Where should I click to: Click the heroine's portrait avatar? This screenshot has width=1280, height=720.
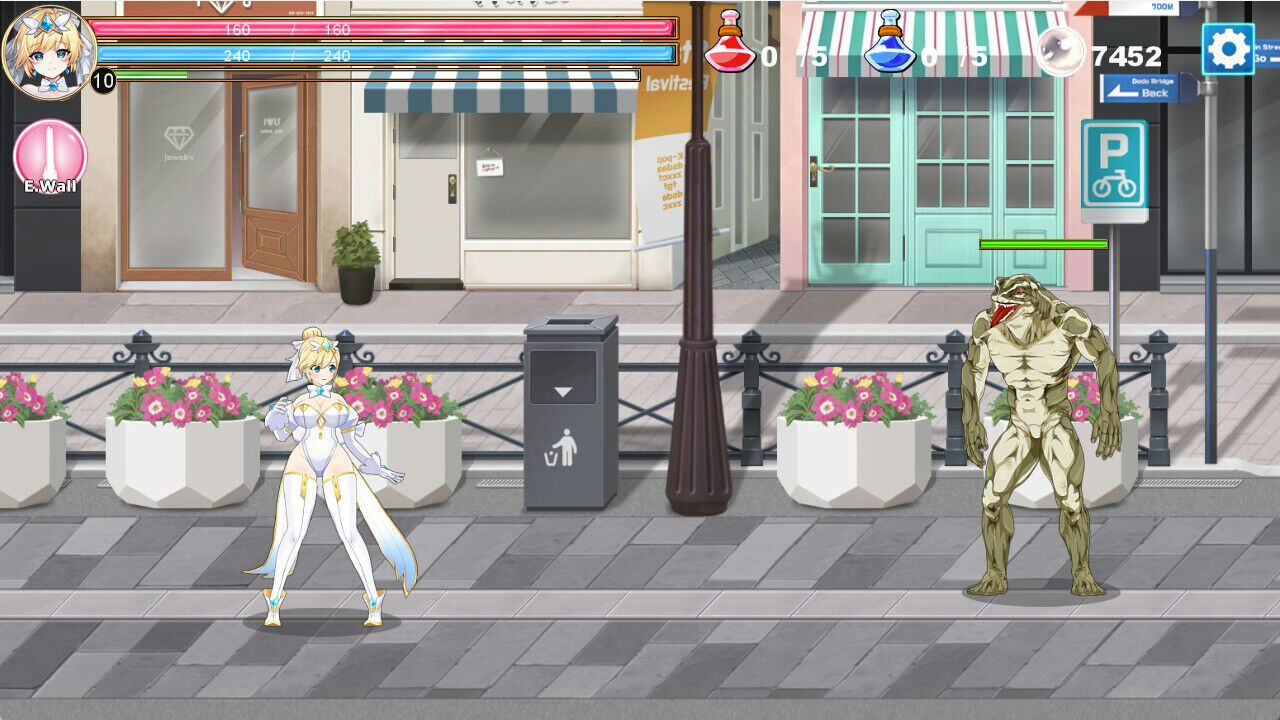[x=50, y=48]
